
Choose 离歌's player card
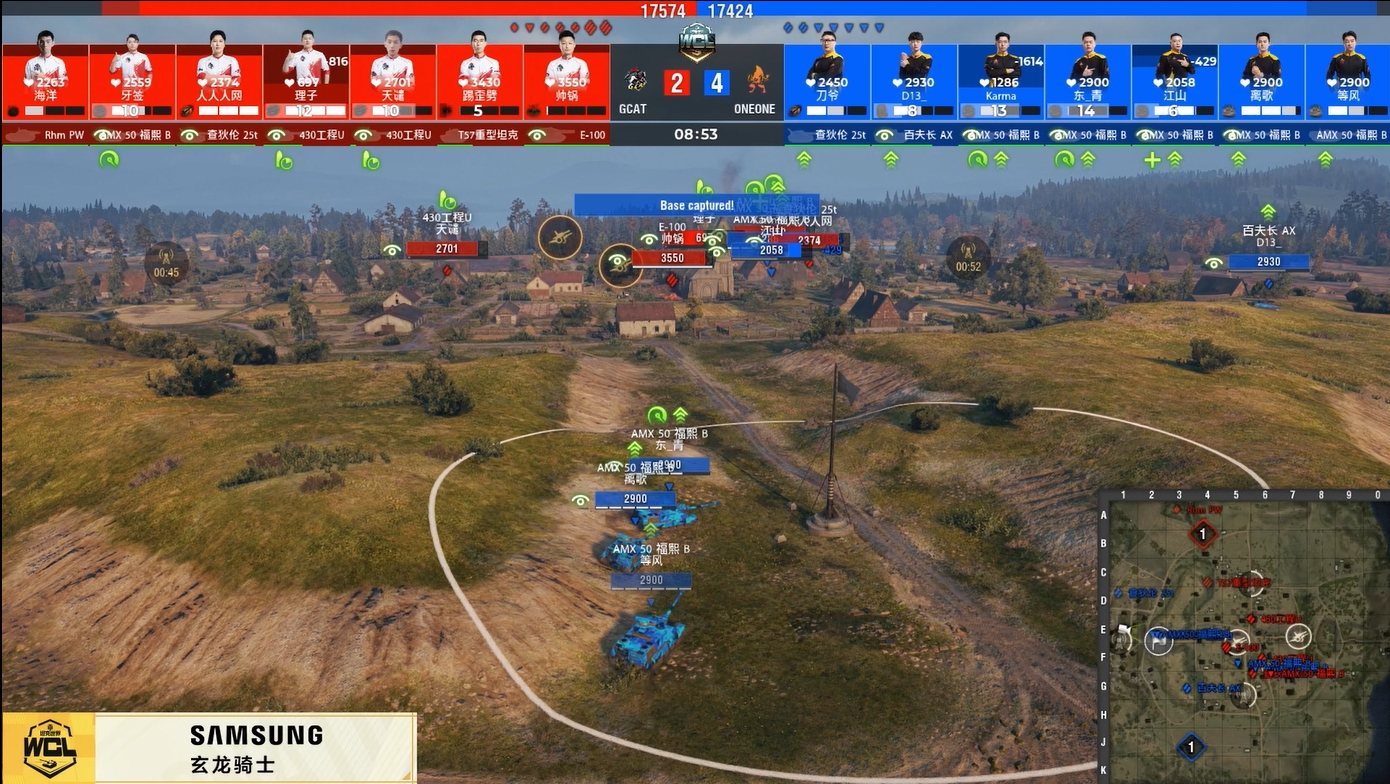pyautogui.click(x=1262, y=80)
